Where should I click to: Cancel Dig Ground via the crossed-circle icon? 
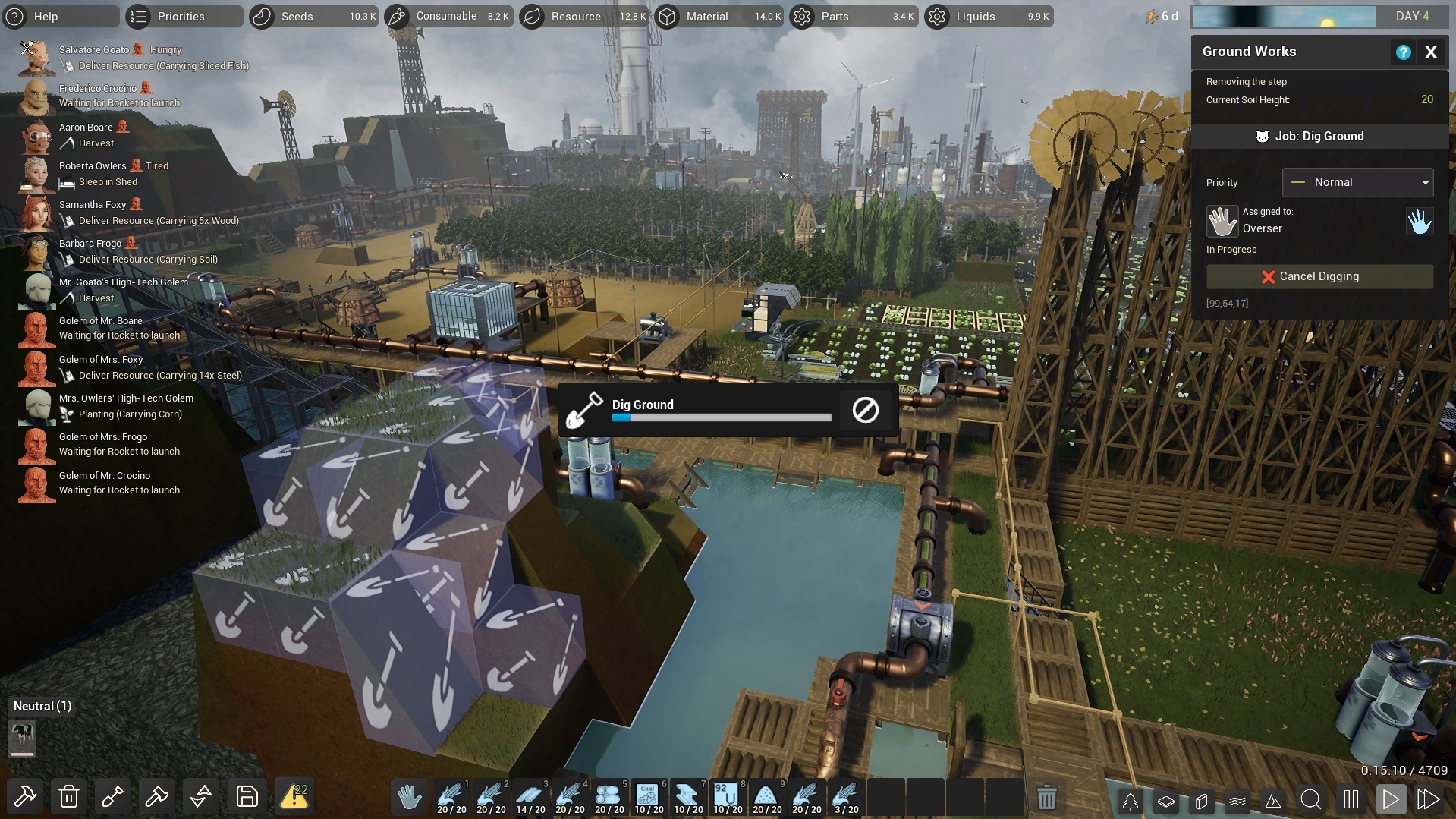pos(865,410)
